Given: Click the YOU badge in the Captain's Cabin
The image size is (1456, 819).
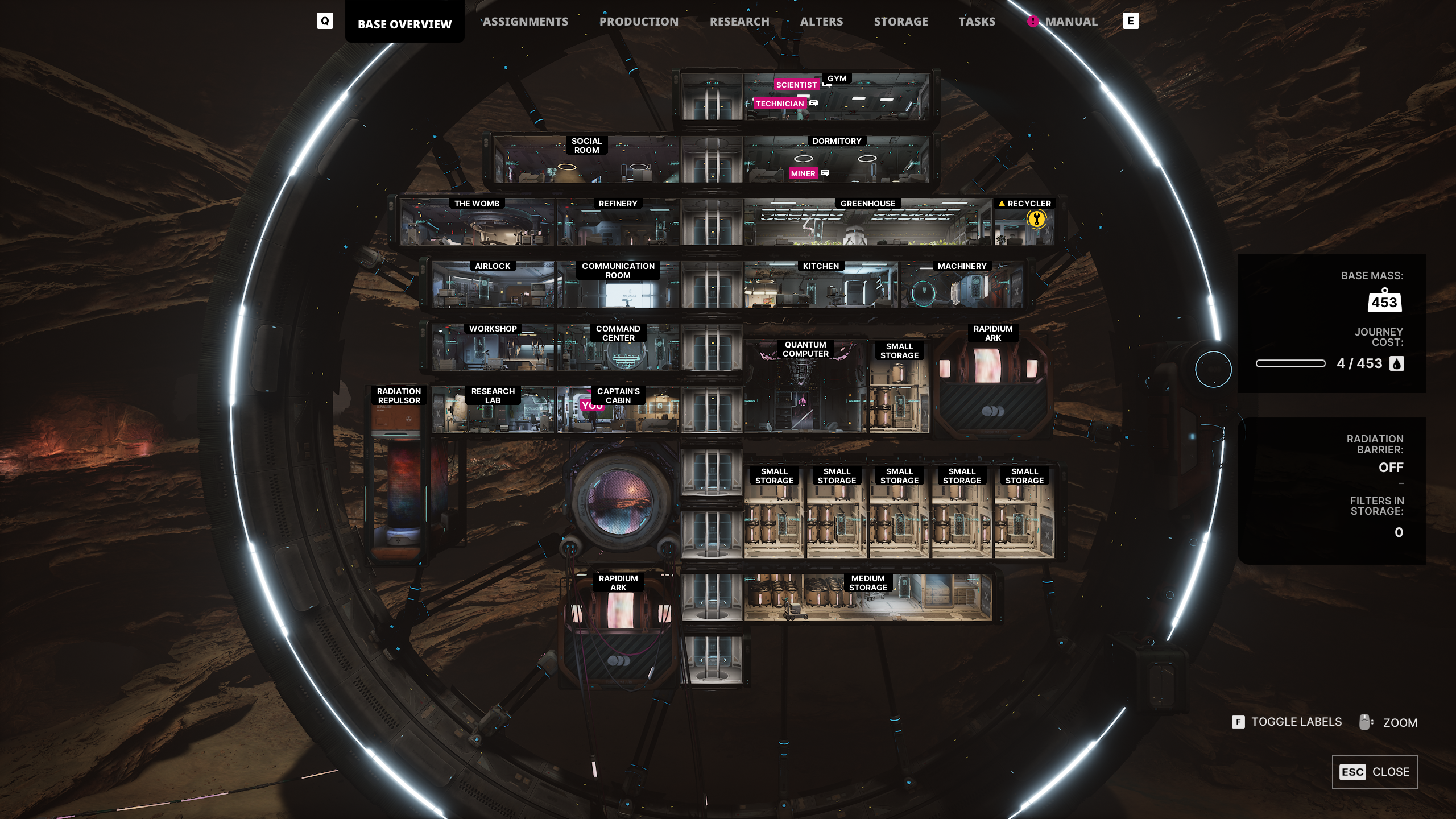Looking at the screenshot, I should 593,406.
